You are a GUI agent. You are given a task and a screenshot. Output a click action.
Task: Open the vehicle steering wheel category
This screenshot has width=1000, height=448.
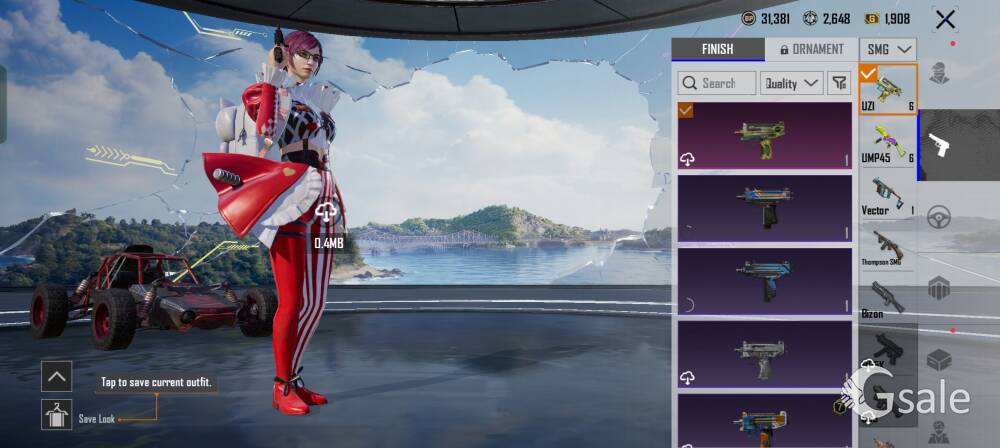tap(939, 217)
